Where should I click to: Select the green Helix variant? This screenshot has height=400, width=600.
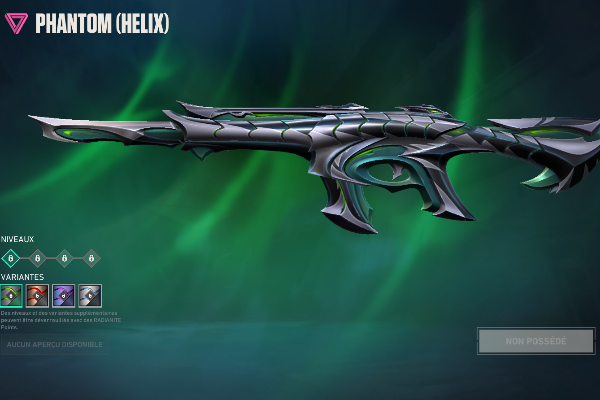pos(11,295)
